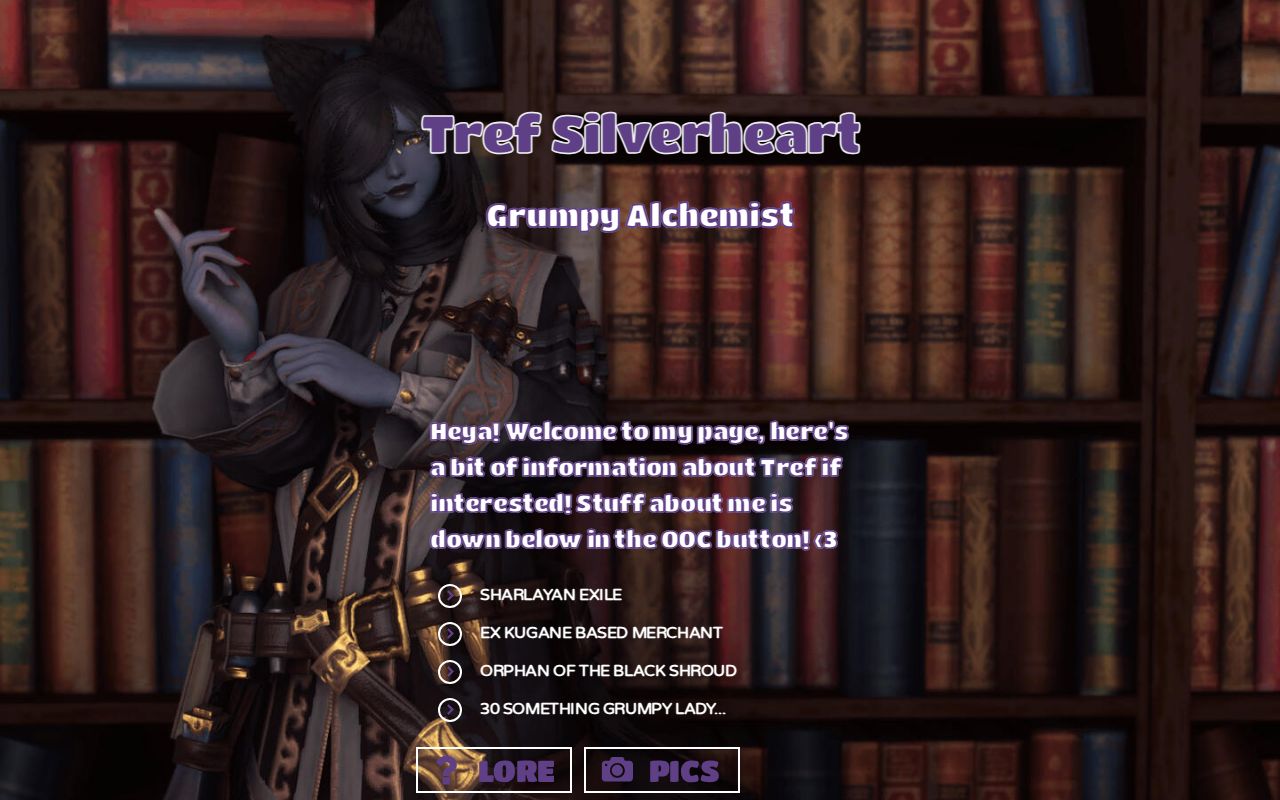The image size is (1280, 800).
Task: Open the PICS gallery
Action: (x=663, y=770)
